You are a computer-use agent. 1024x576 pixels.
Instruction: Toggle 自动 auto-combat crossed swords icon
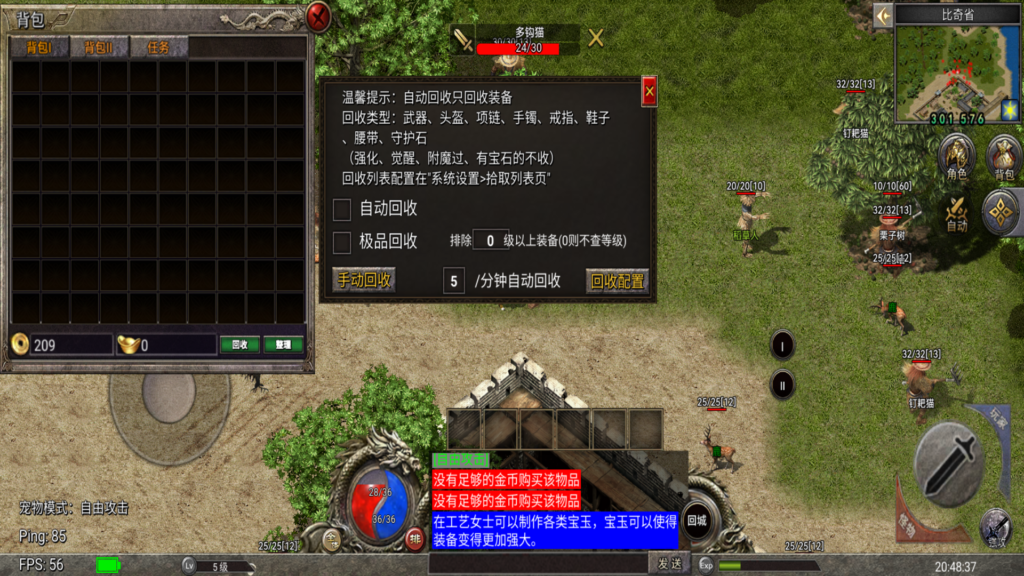coord(957,211)
